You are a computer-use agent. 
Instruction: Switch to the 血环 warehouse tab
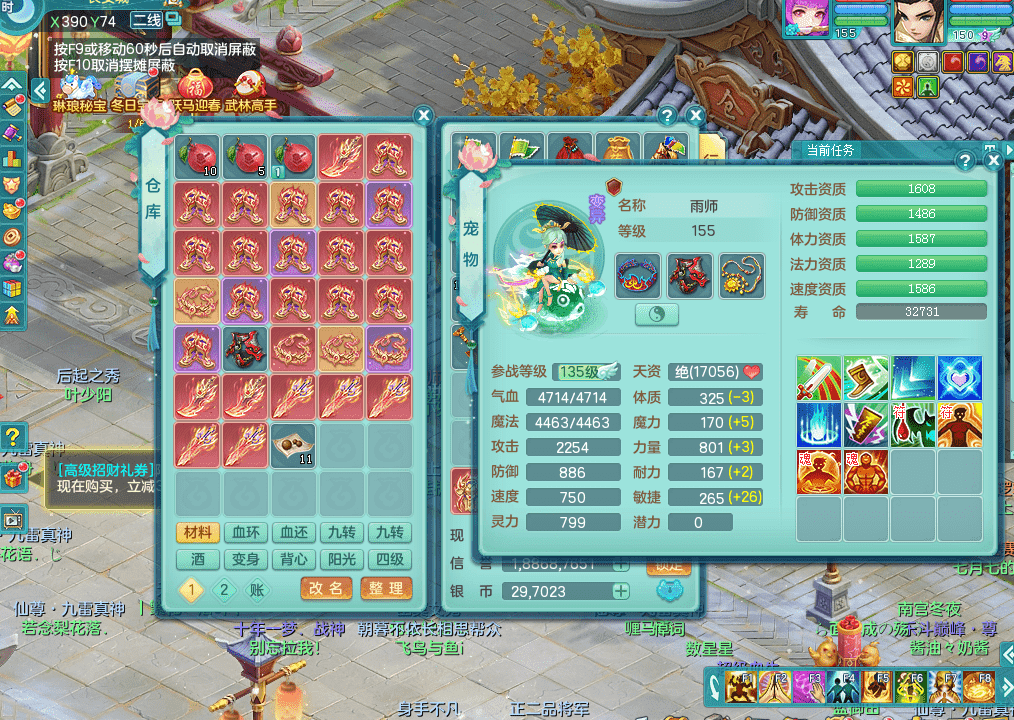(x=246, y=533)
